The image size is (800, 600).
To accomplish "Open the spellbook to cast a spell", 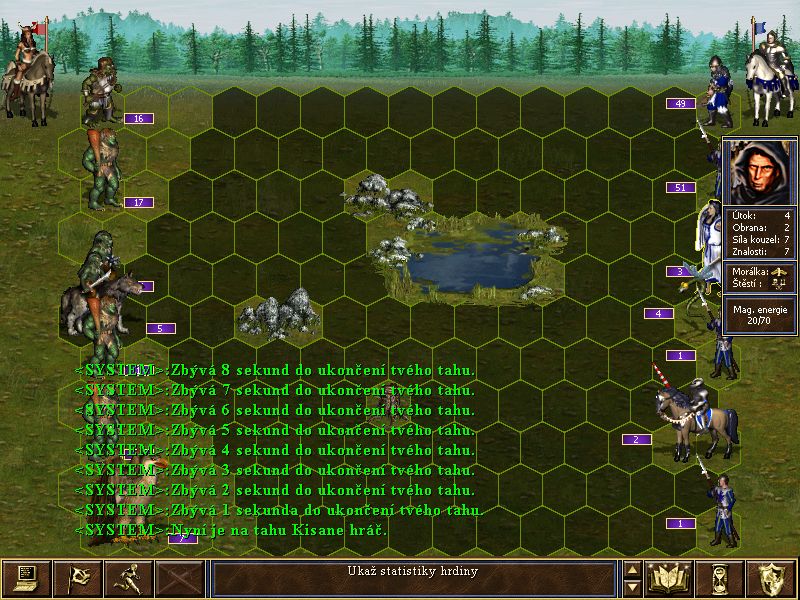I will pos(669,578).
